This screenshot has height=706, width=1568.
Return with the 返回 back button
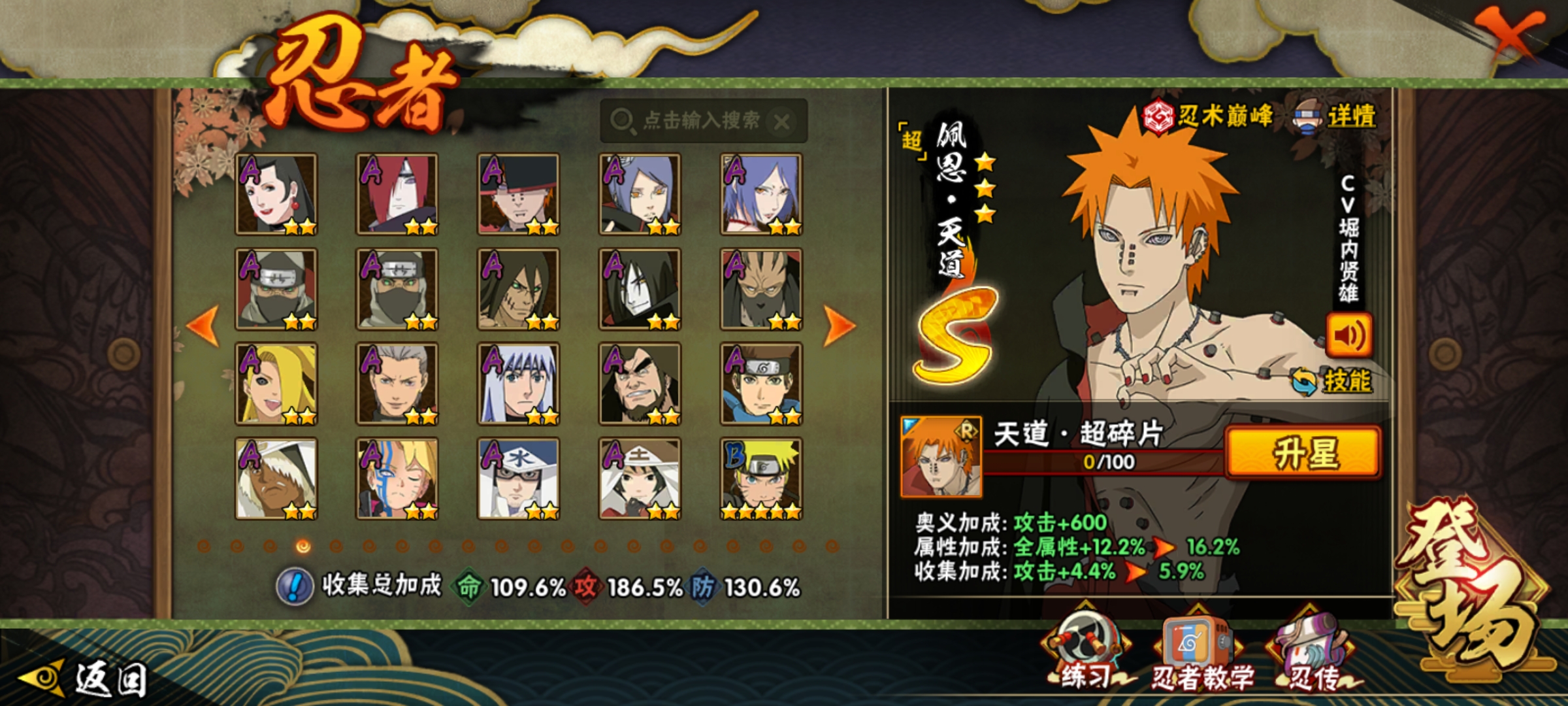click(x=85, y=679)
